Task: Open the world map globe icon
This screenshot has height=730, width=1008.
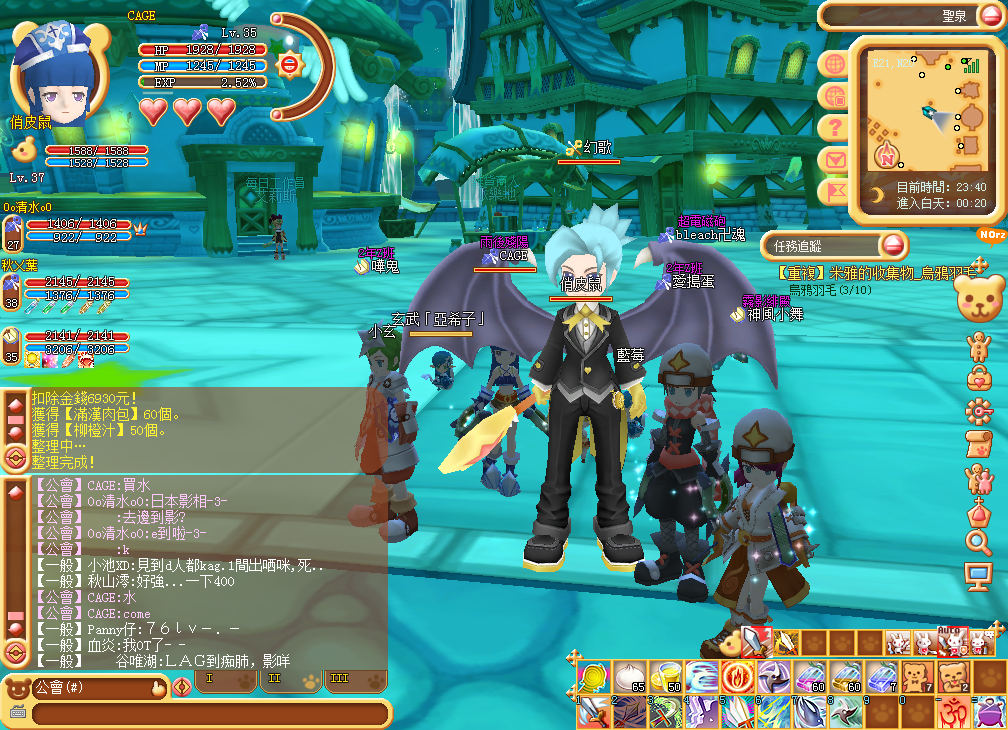Action: 833,64
